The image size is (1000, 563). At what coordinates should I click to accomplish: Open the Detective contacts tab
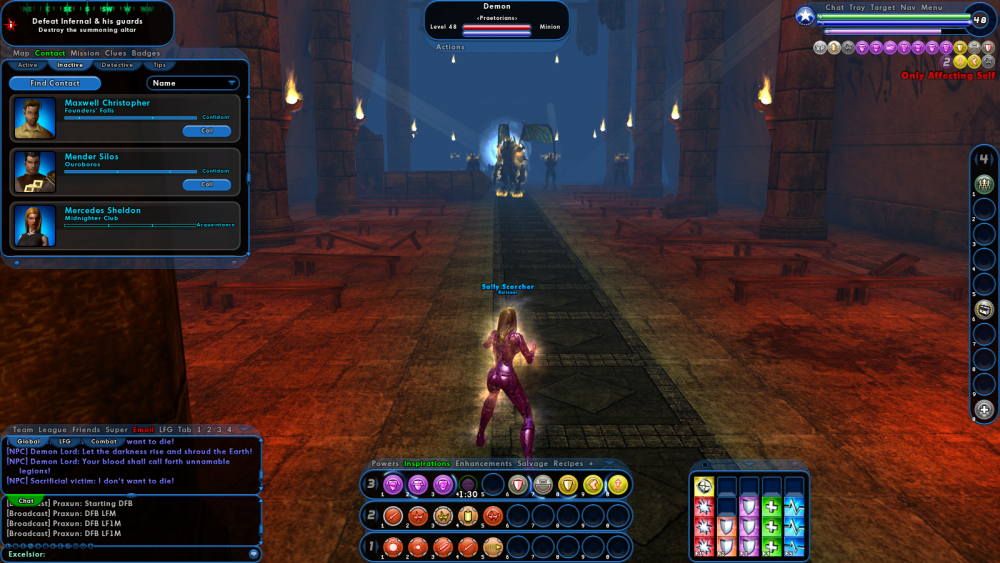coord(117,65)
